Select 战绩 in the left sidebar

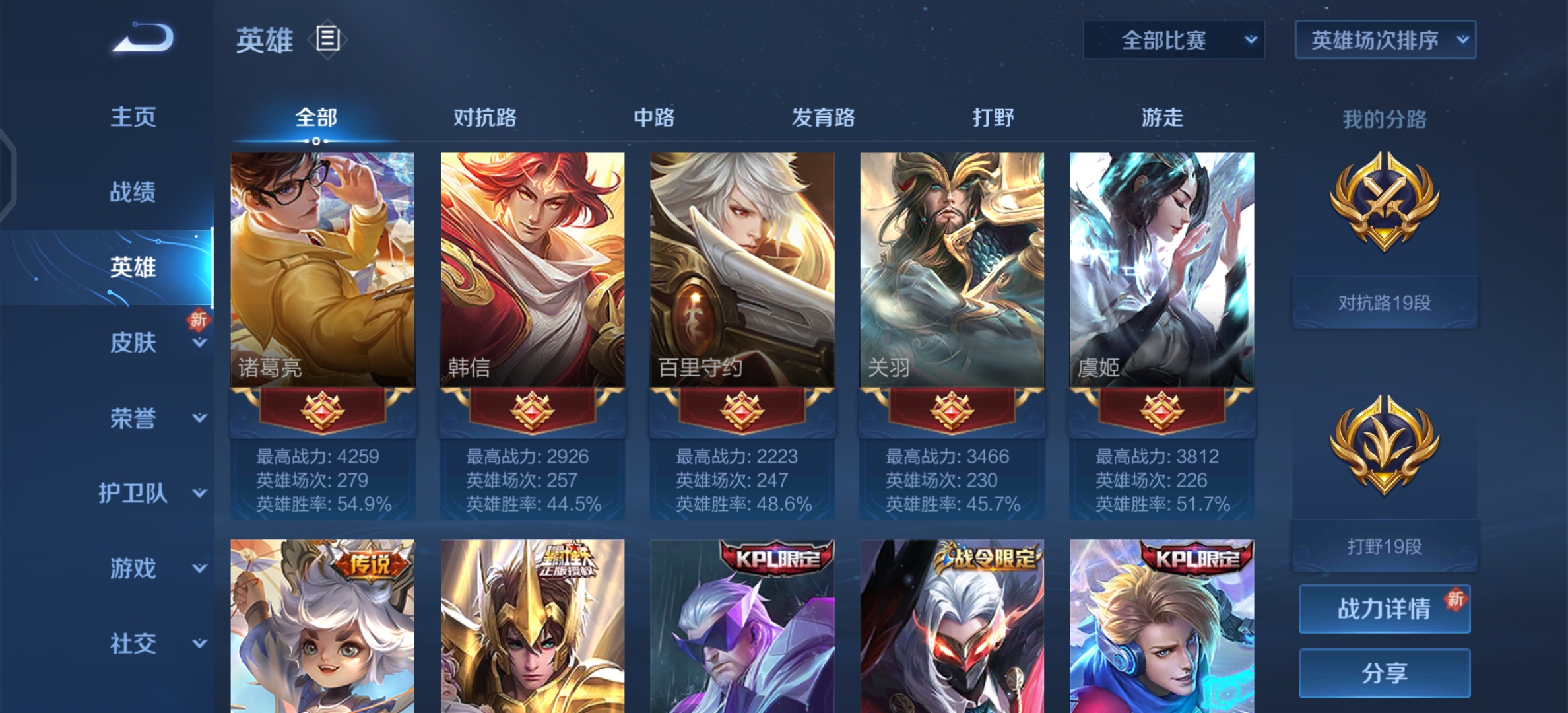click(134, 192)
